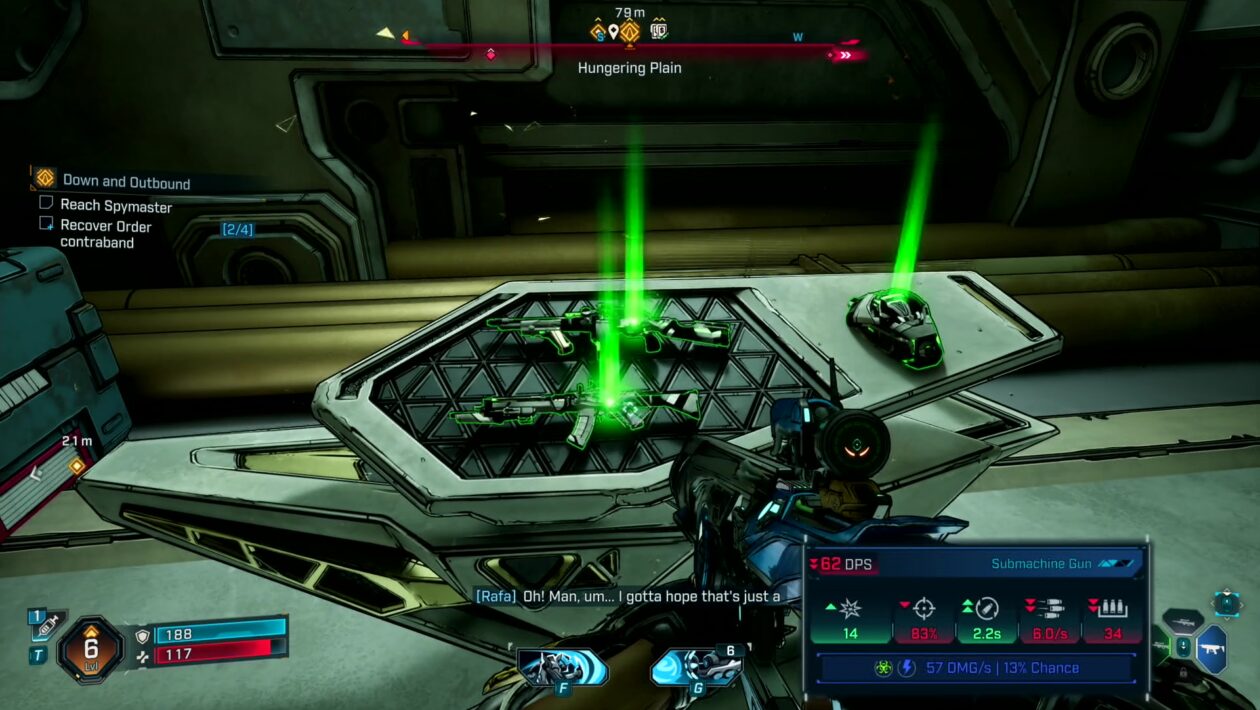Viewport: 1260px width, 710px height.
Task: Select the grenade ordnance icon labeled G
Action: pos(695,667)
